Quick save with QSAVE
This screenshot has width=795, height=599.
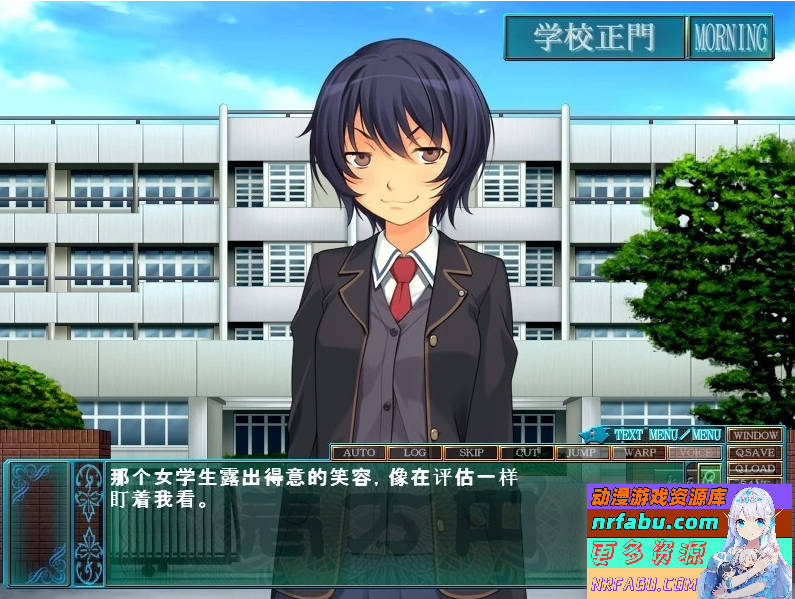[x=754, y=452]
